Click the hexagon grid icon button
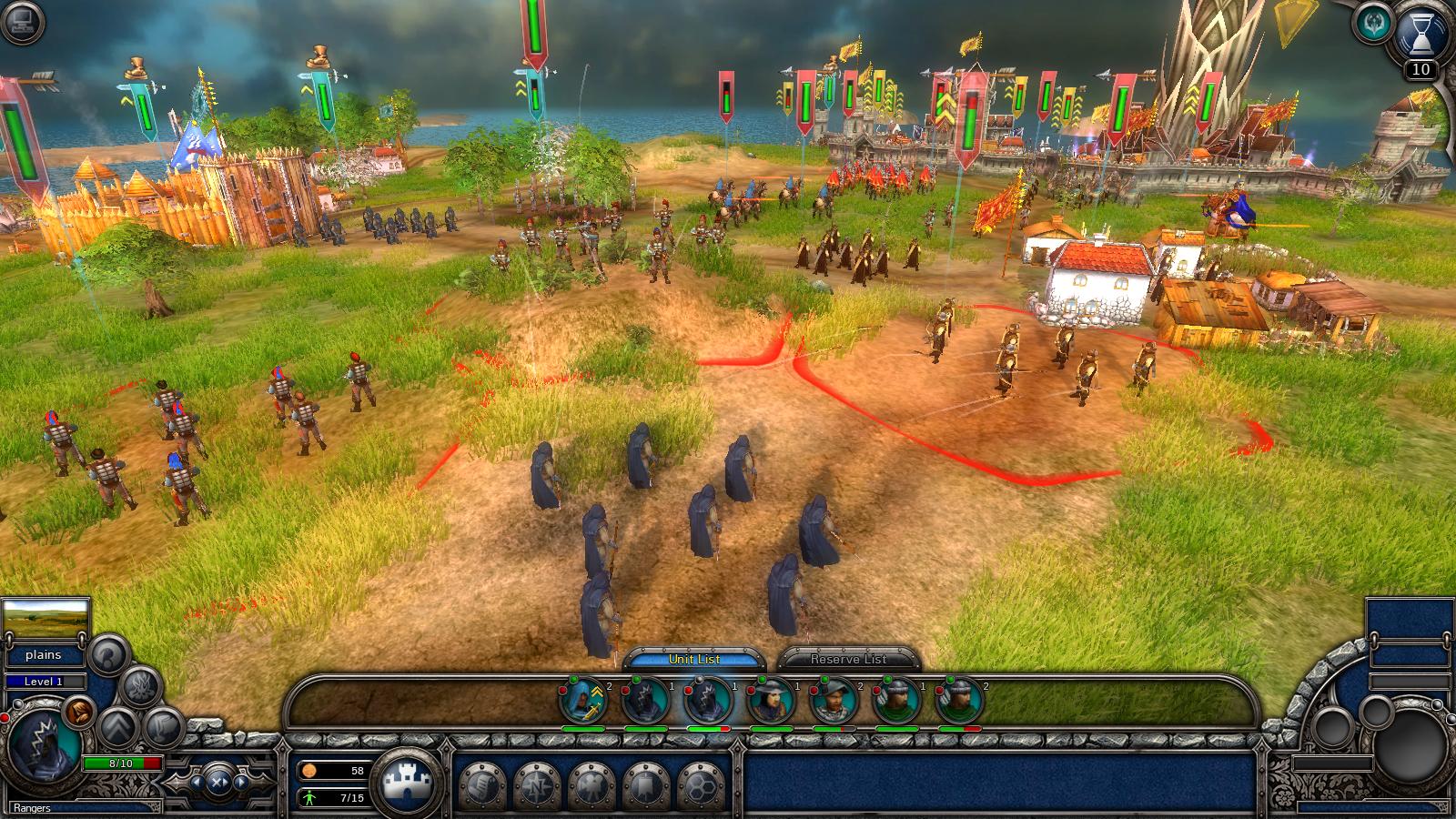The height and width of the screenshot is (819, 1456). click(x=702, y=786)
